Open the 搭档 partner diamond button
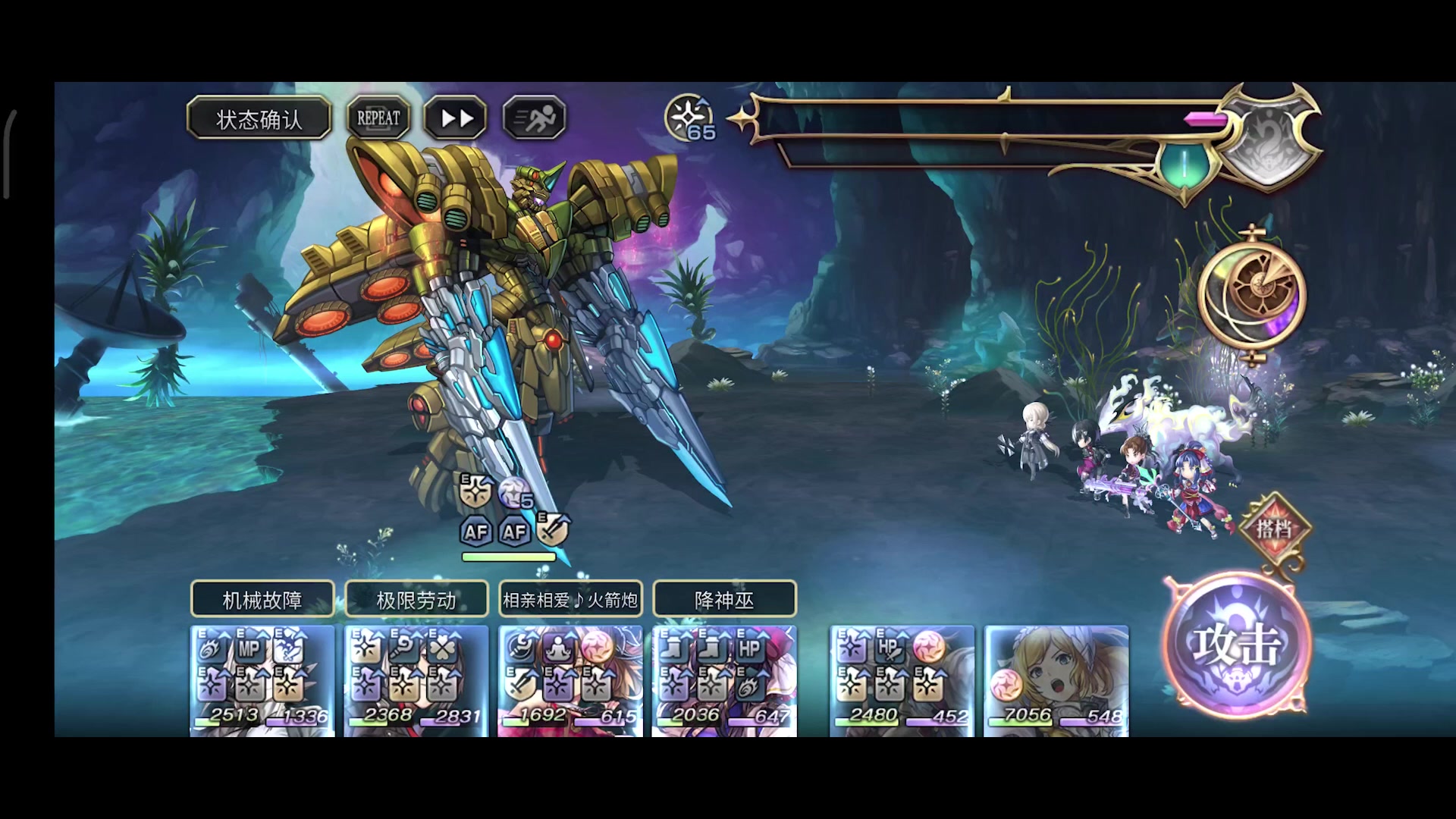 (x=1274, y=528)
